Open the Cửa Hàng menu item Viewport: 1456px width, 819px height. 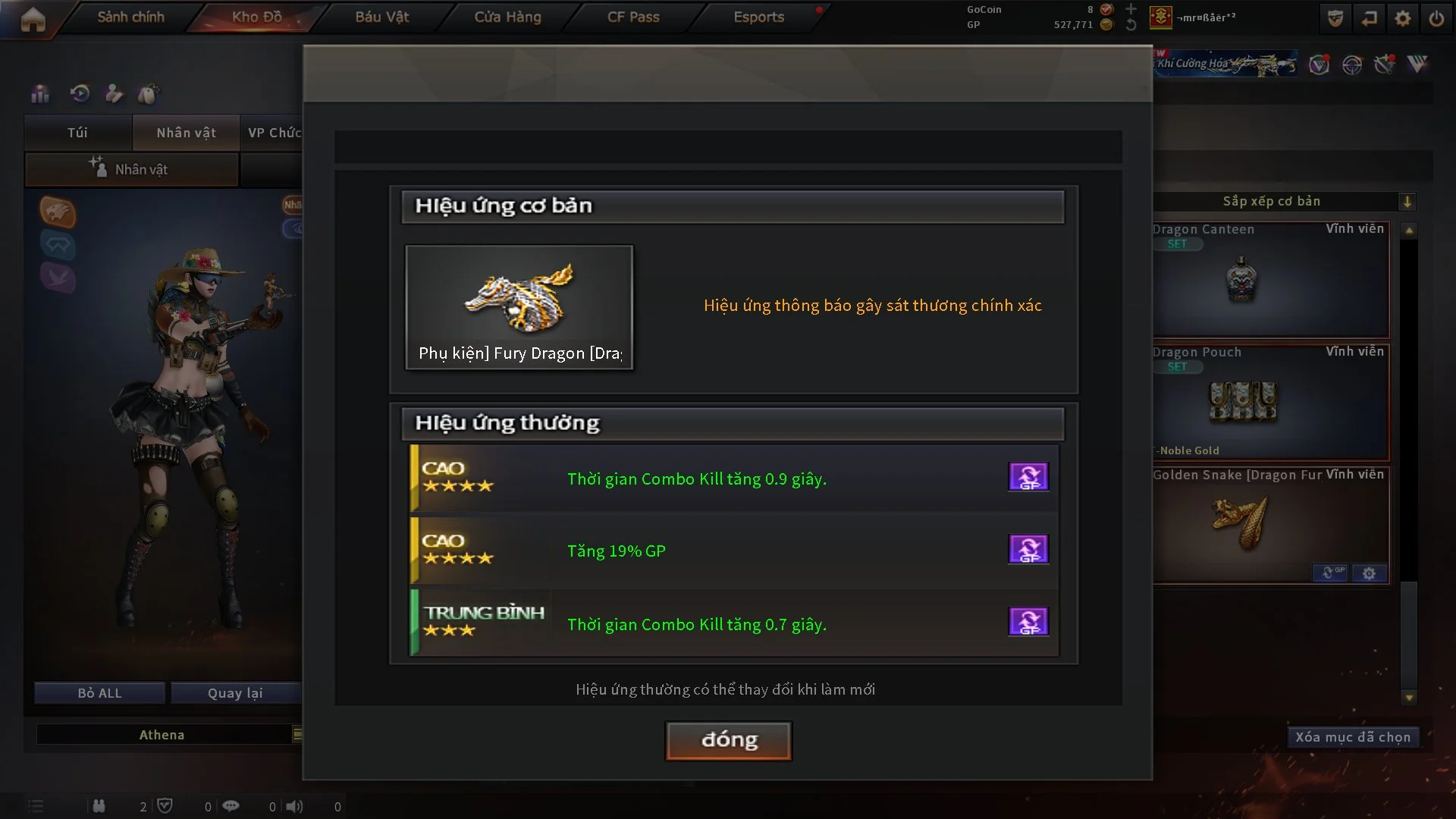coord(507,17)
